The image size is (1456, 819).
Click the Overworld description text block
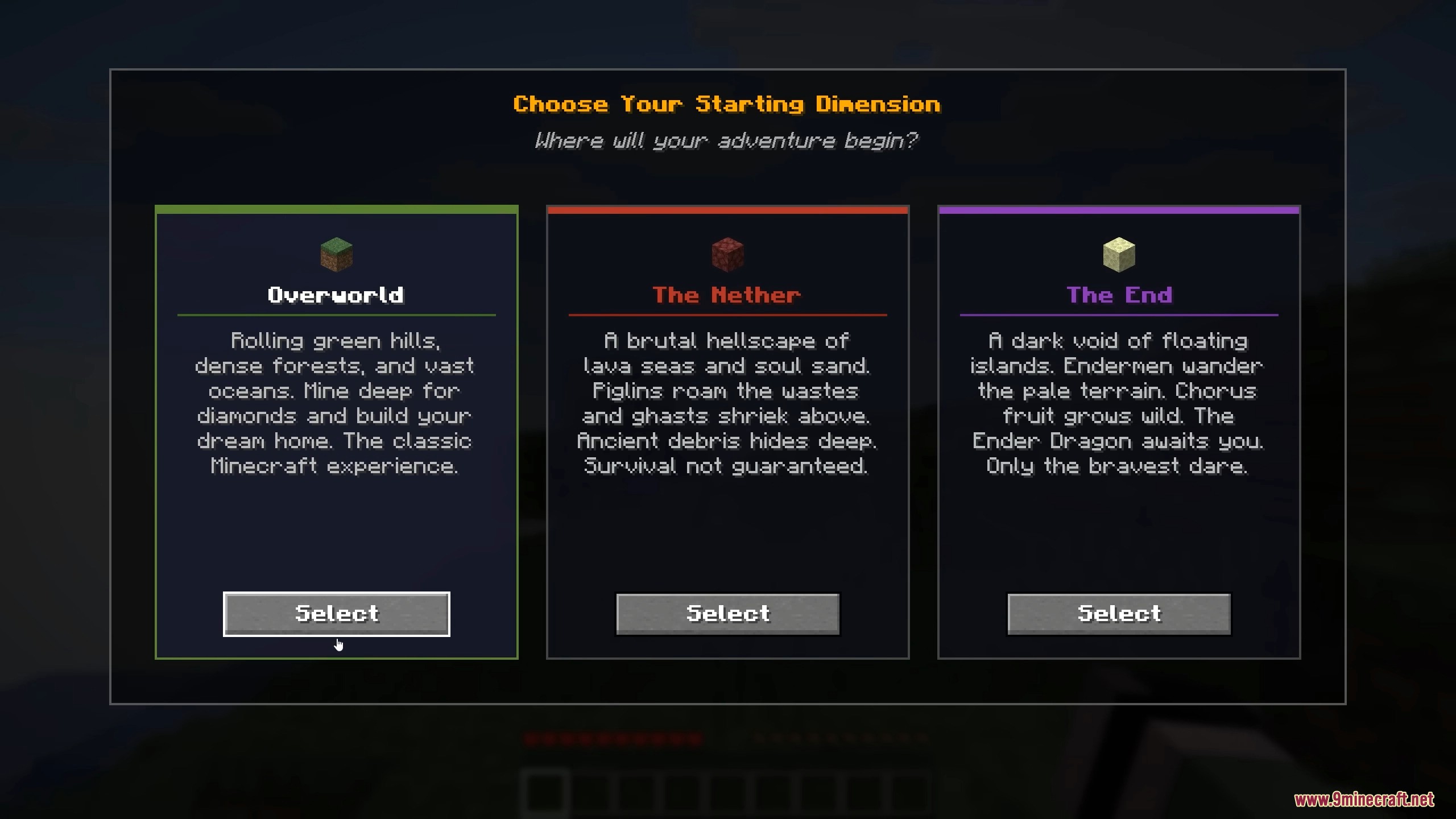(x=336, y=403)
